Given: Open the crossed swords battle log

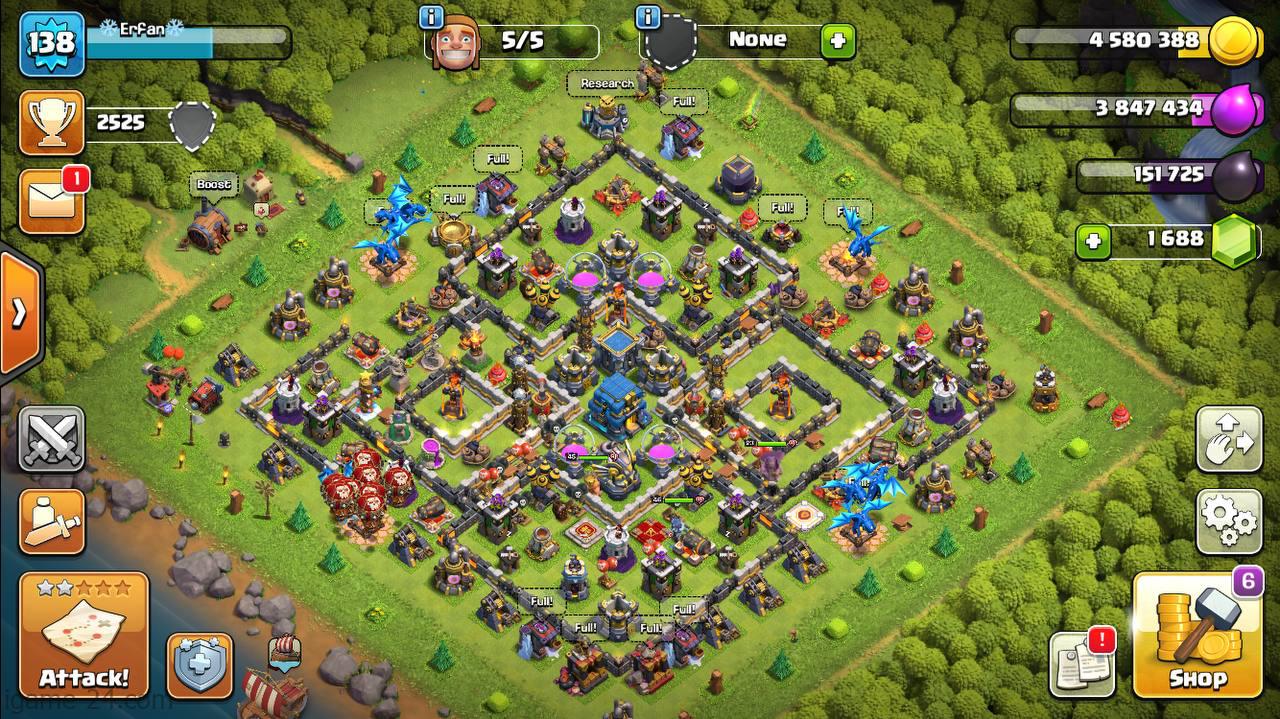Looking at the screenshot, I should coord(52,438).
